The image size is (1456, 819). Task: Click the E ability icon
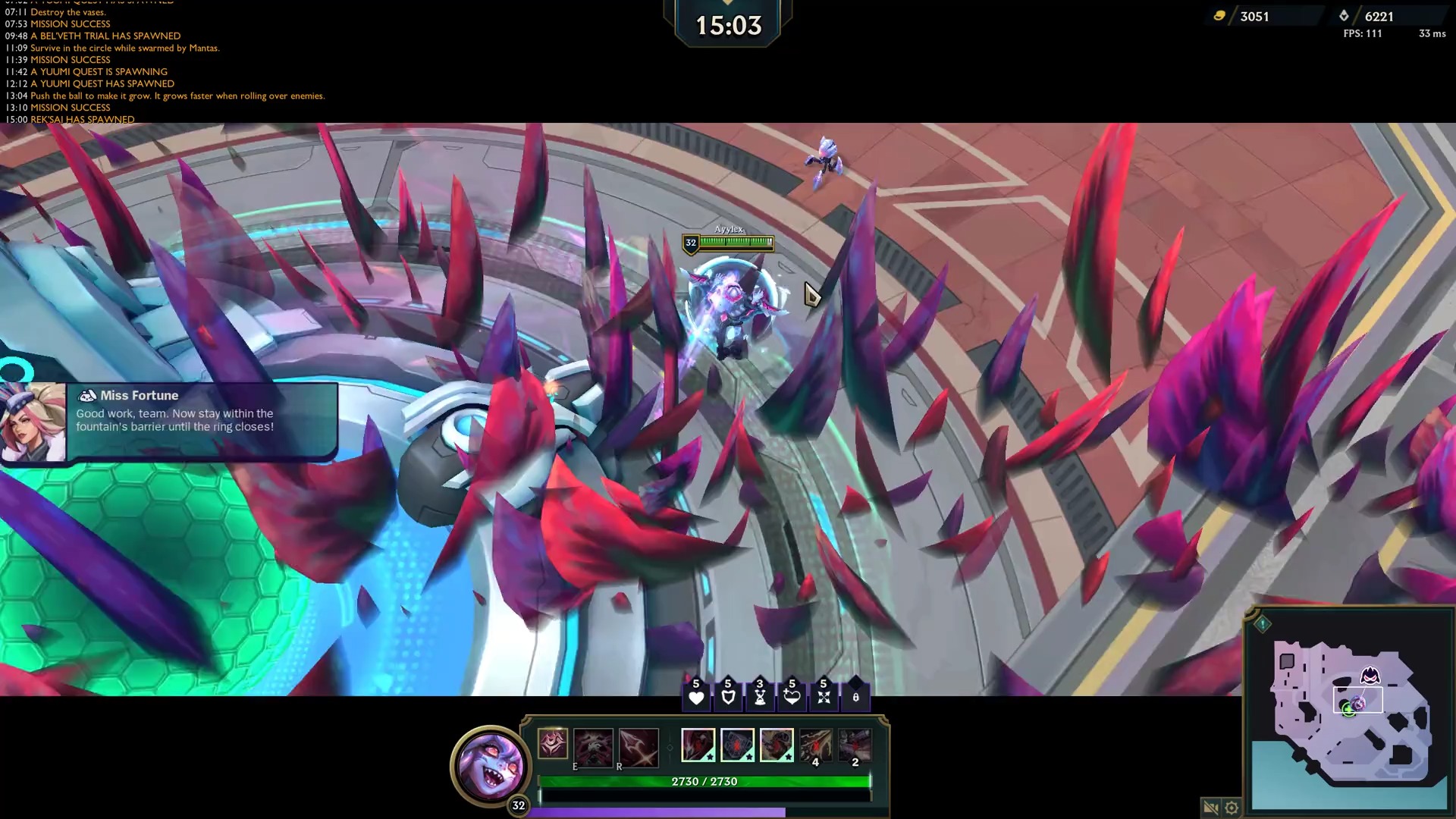click(594, 747)
